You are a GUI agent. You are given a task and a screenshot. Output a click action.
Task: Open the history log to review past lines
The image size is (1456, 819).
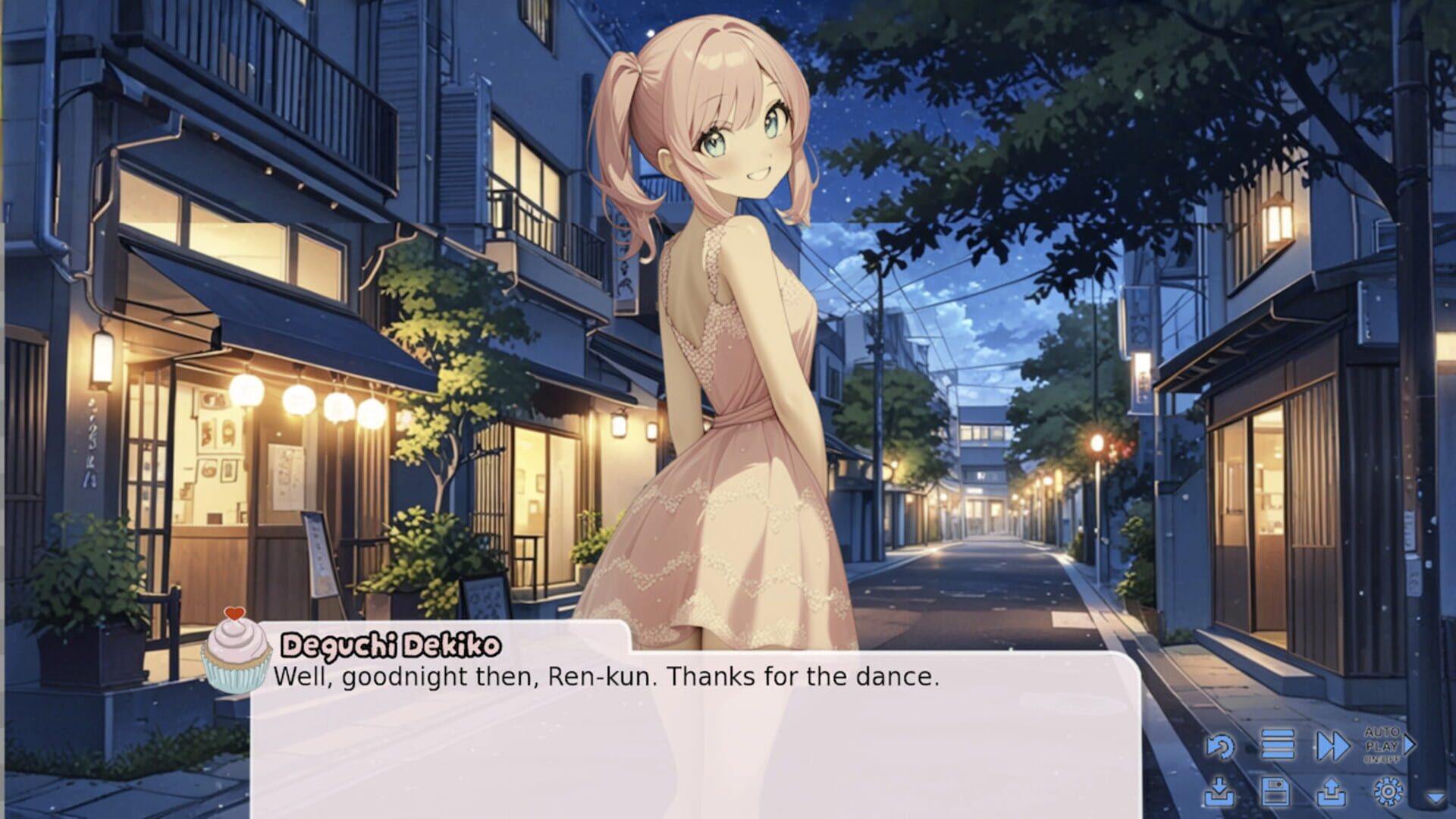(x=1279, y=744)
